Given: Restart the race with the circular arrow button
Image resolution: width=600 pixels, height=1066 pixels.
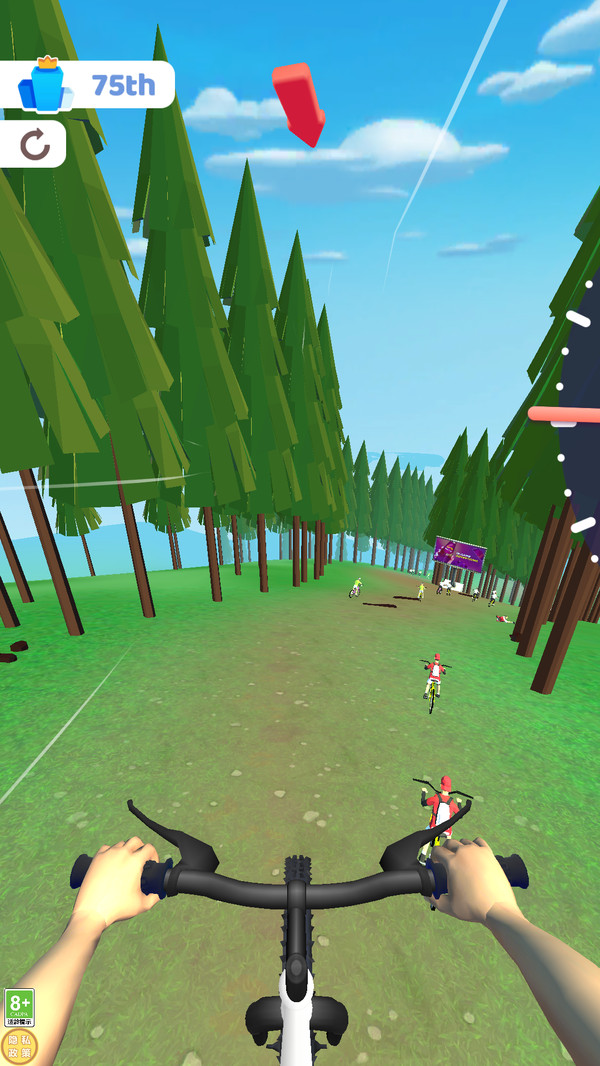Looking at the screenshot, I should 35,146.
